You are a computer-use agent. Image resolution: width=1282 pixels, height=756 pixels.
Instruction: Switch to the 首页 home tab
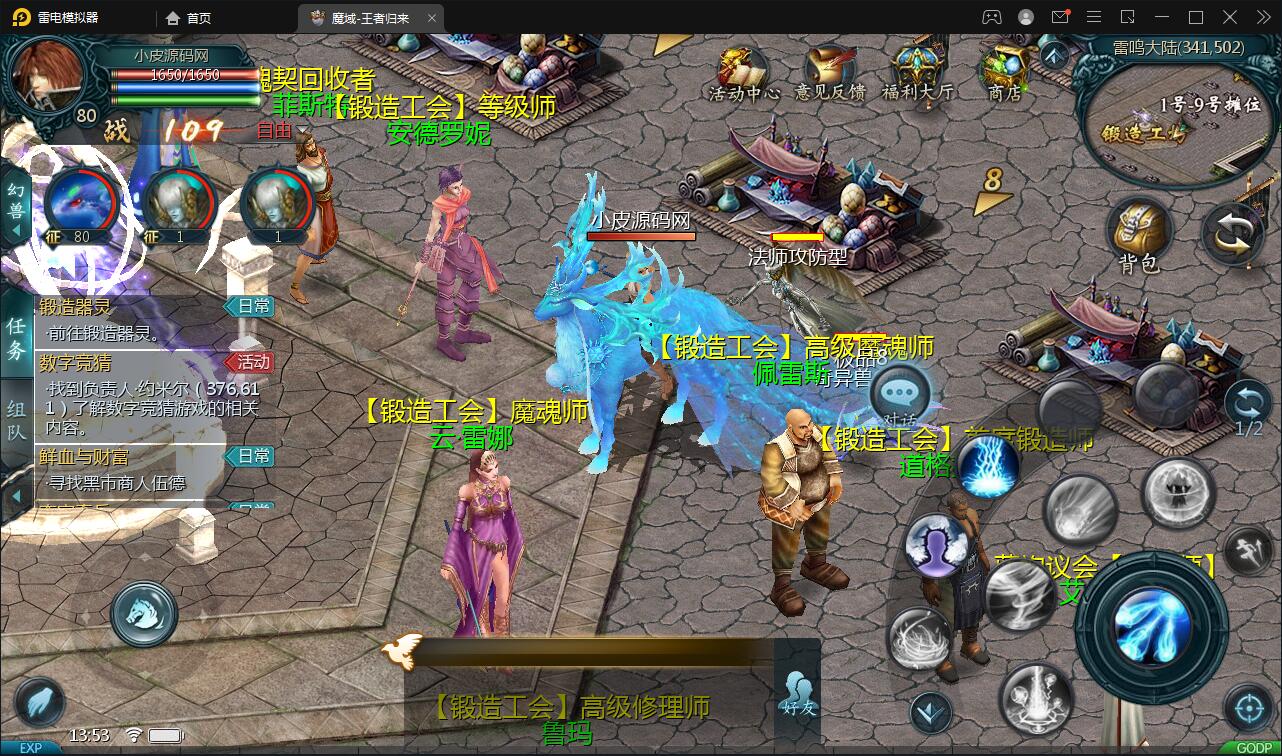click(189, 18)
